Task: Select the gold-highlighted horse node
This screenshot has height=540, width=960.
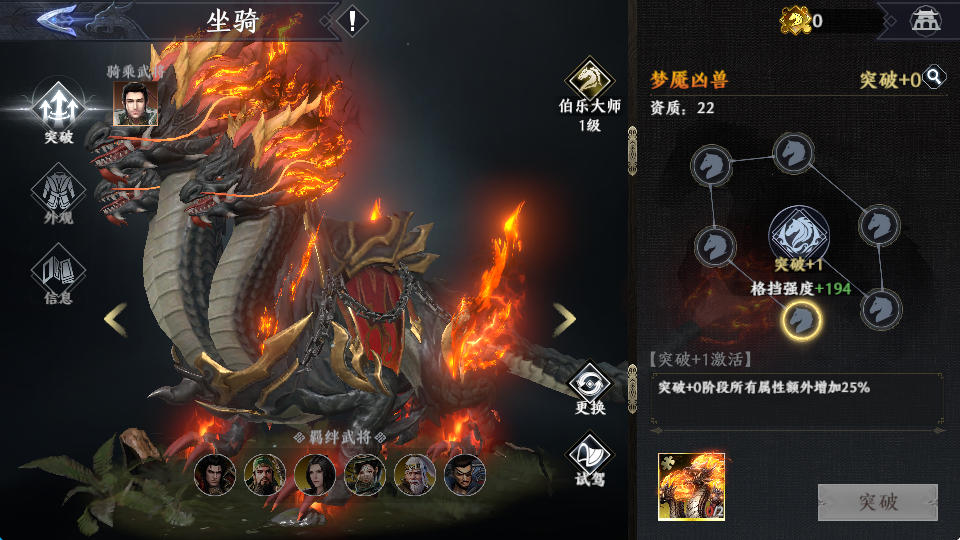Action: (801, 319)
